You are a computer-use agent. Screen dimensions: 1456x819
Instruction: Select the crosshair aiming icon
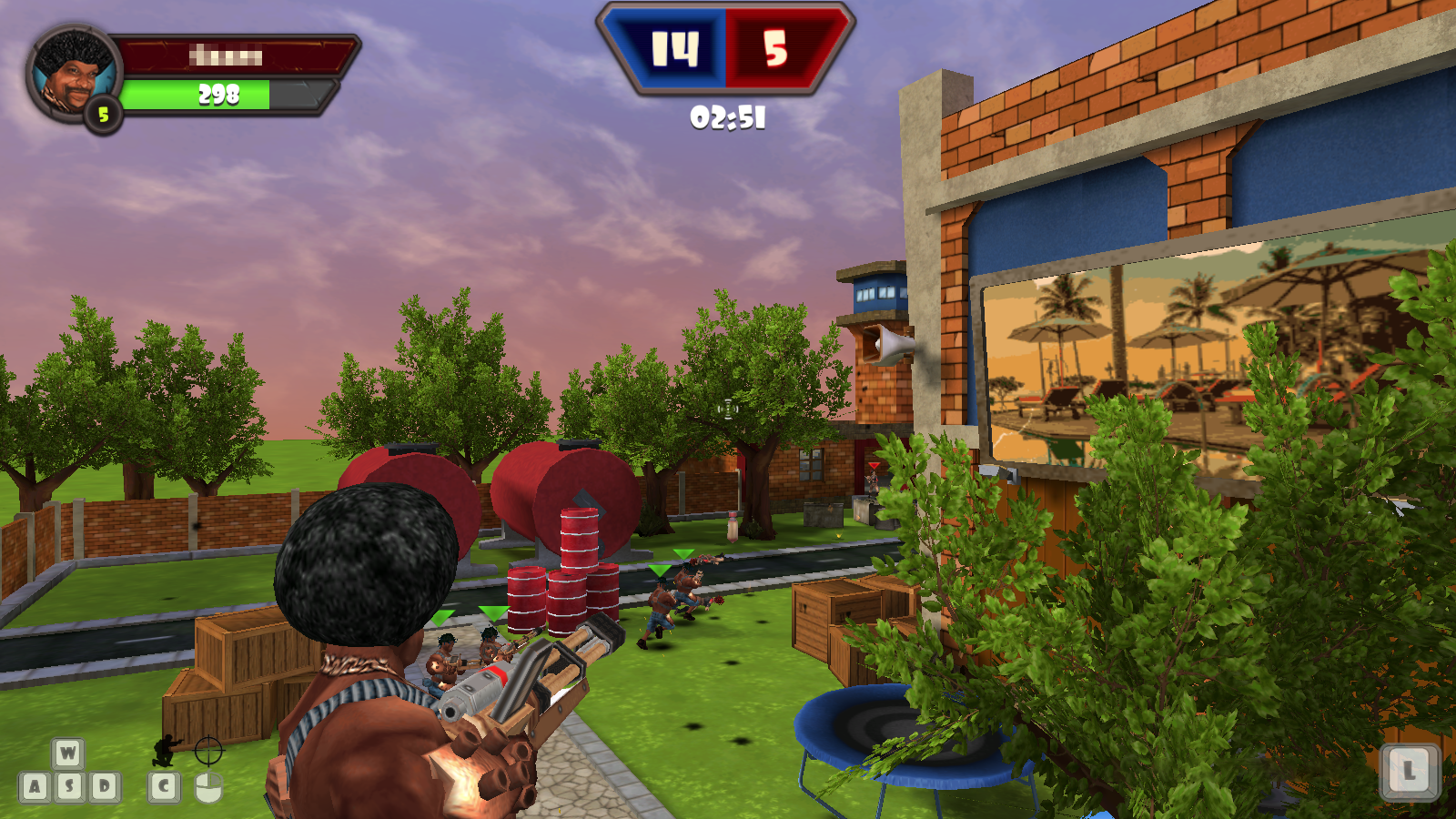(207, 751)
